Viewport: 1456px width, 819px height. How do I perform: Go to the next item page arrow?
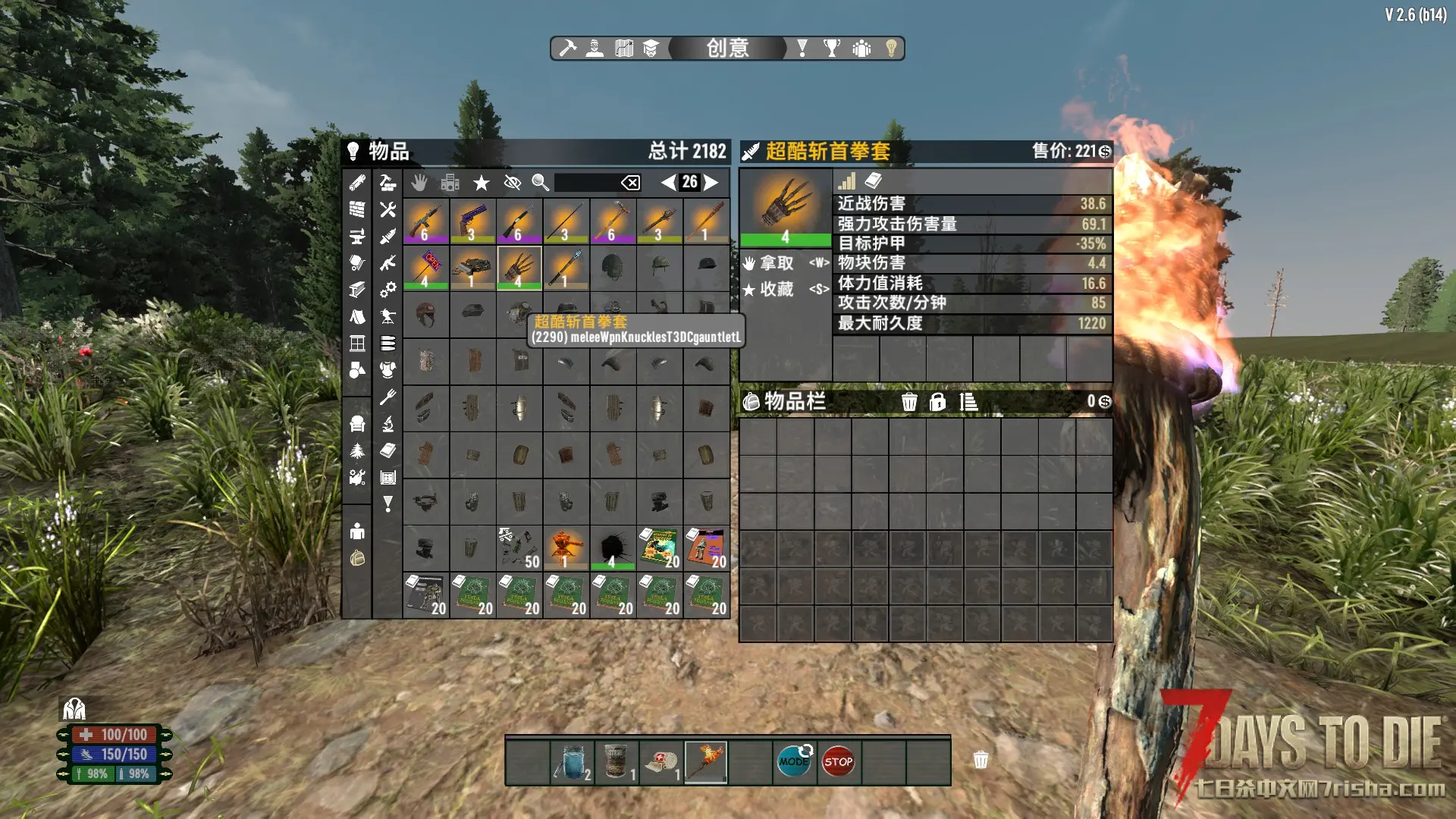point(711,182)
